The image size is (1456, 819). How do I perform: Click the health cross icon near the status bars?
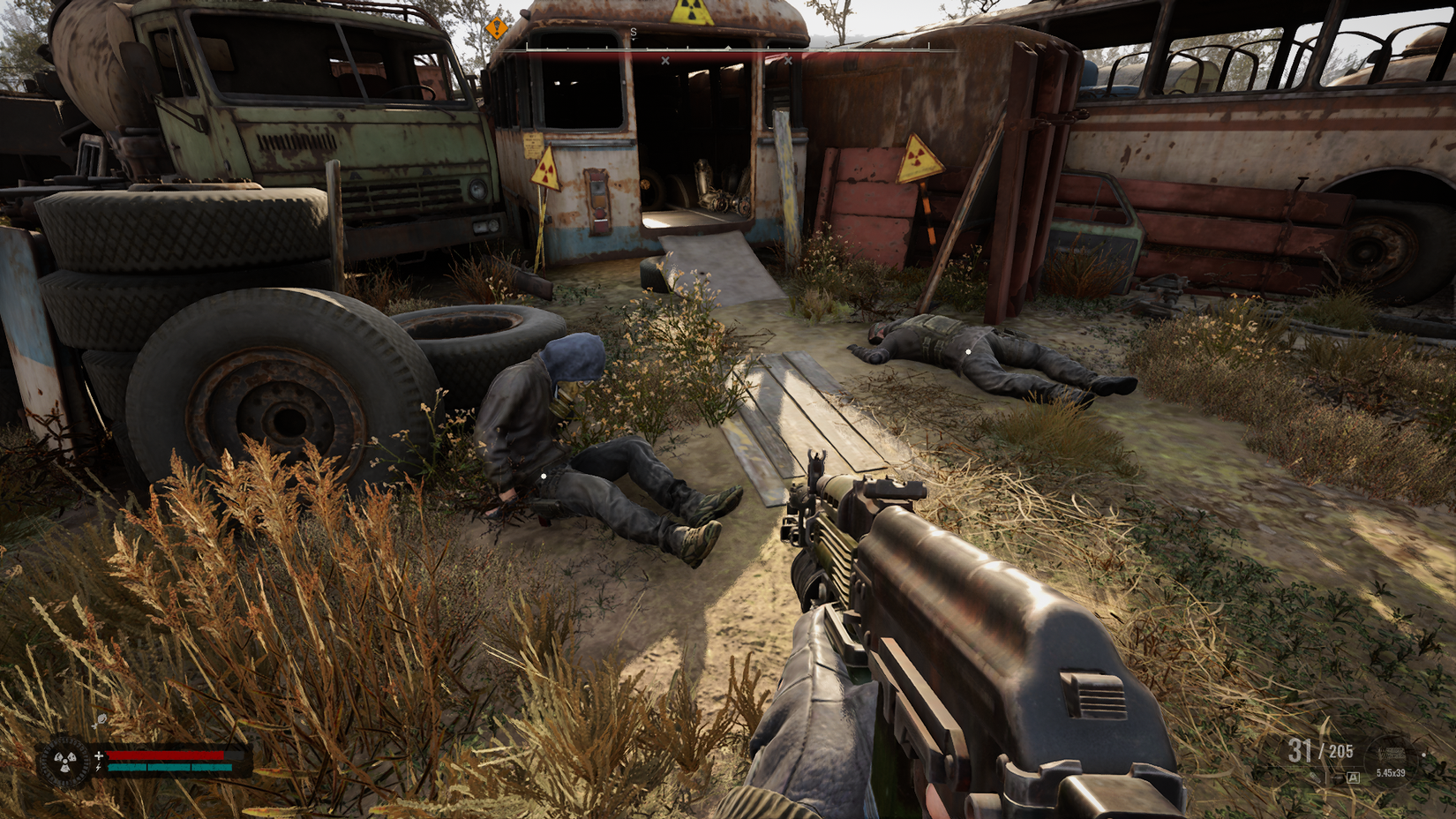click(99, 755)
